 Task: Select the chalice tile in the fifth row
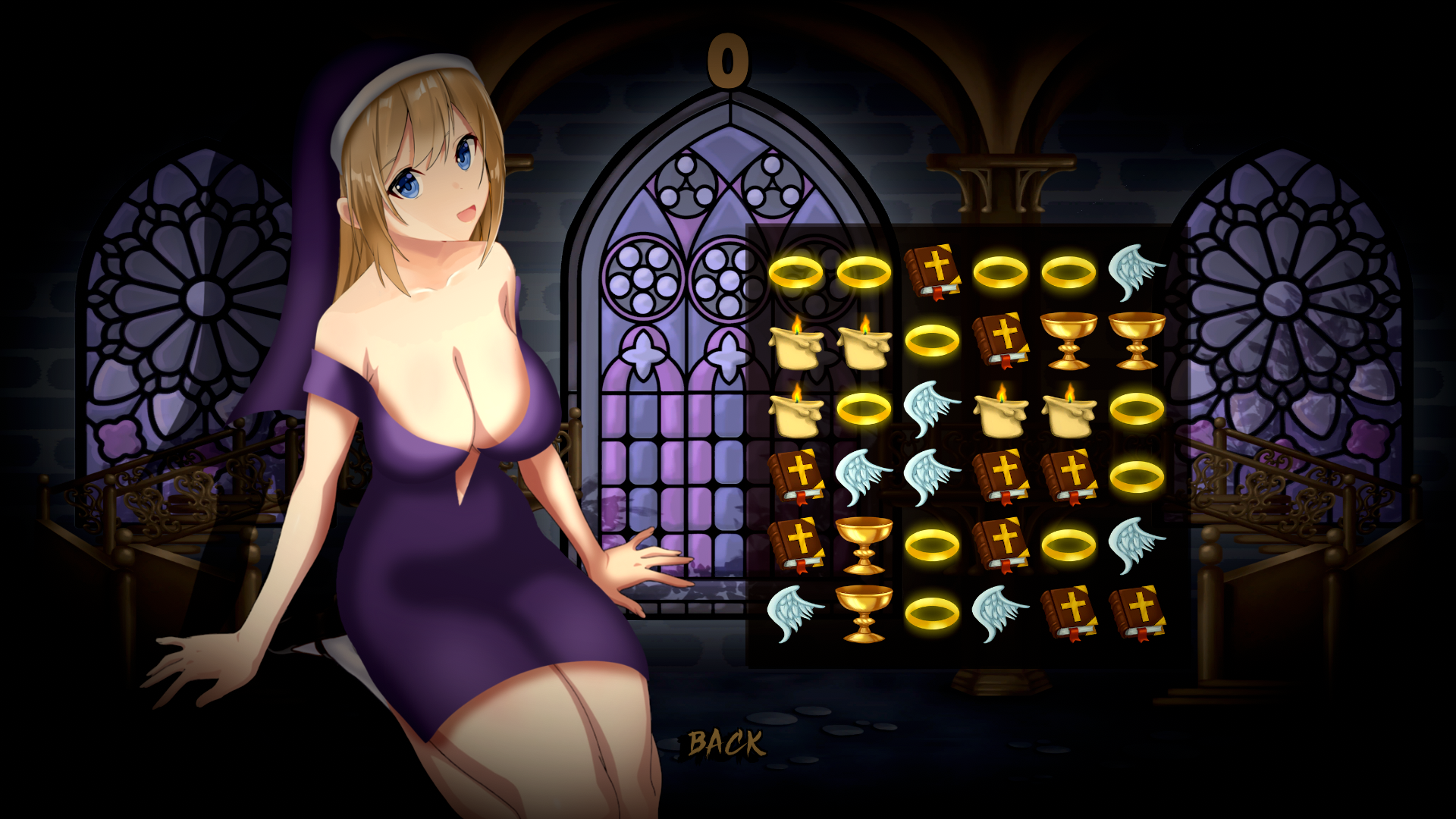[864, 545]
